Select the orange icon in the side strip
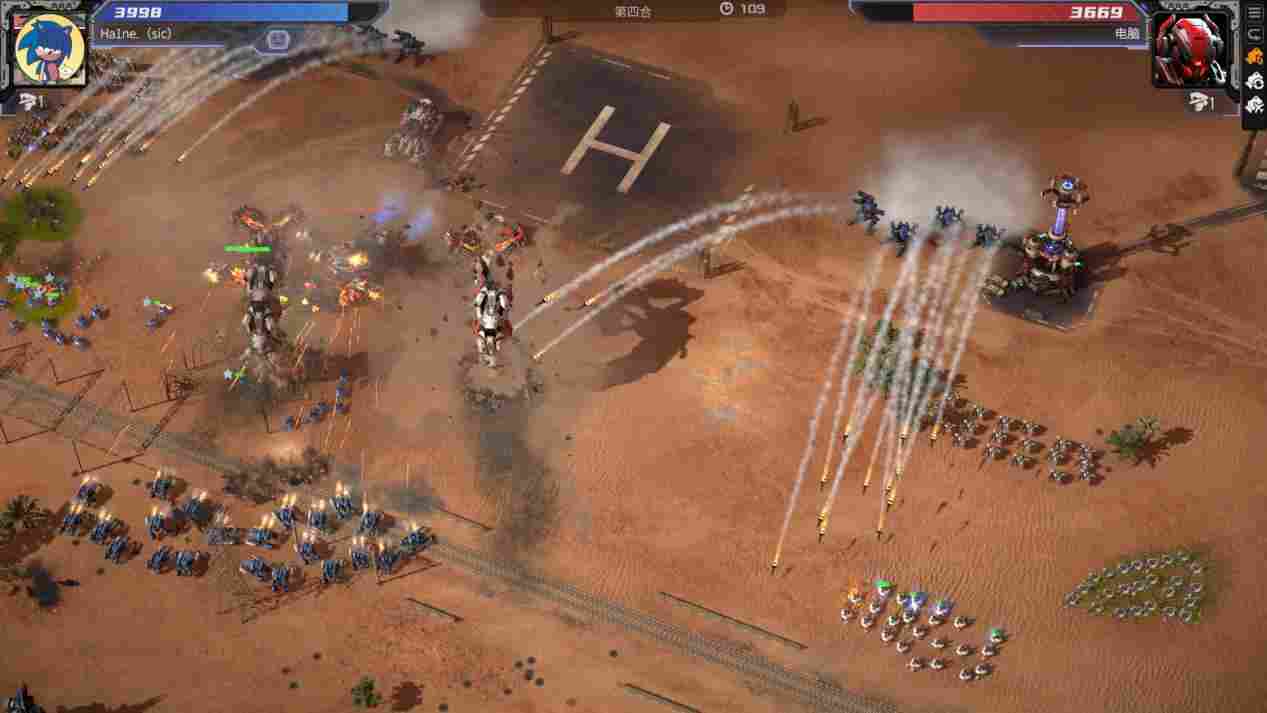1267x713 pixels. click(x=1255, y=57)
